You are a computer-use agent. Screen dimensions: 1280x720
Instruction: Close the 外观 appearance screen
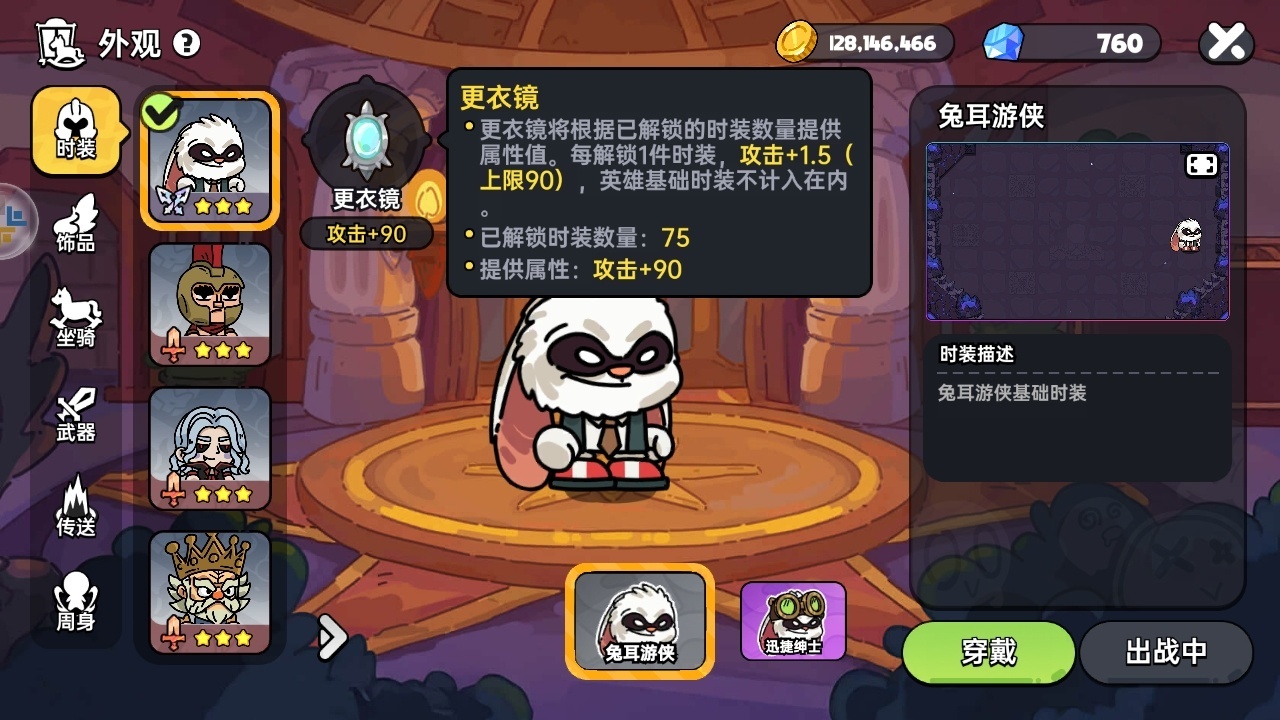[x=1226, y=42]
